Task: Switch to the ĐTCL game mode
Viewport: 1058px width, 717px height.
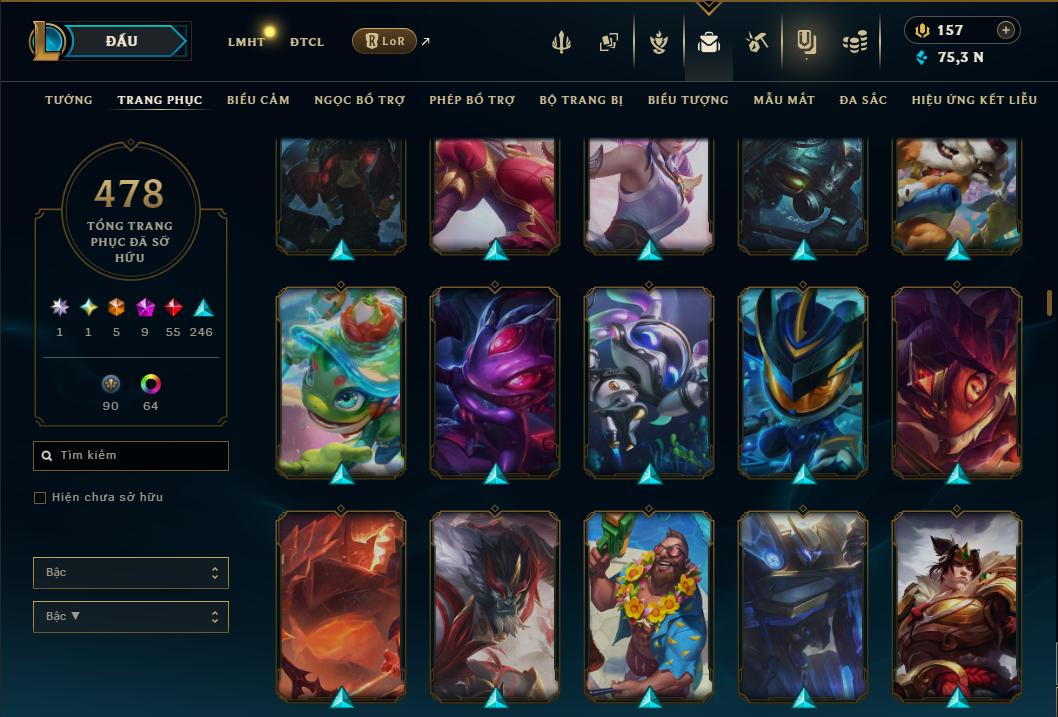Action: pos(307,42)
